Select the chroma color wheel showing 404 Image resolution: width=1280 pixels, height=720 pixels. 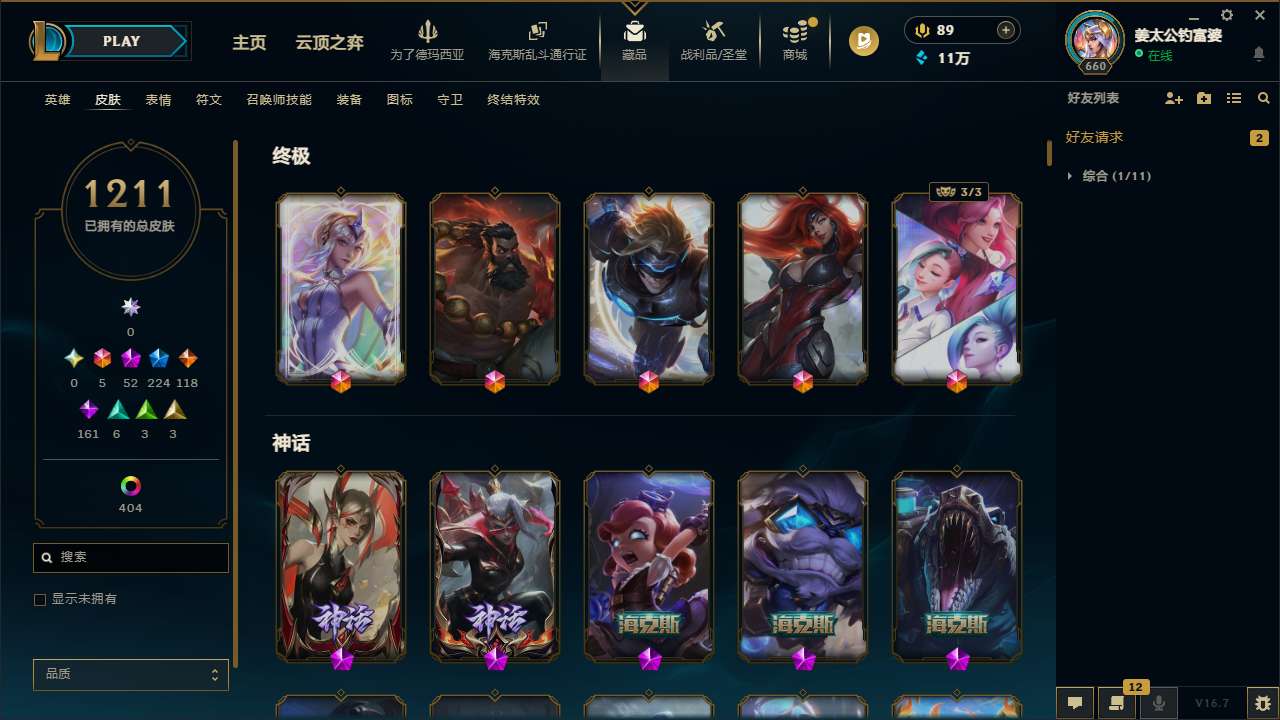pyautogui.click(x=130, y=484)
